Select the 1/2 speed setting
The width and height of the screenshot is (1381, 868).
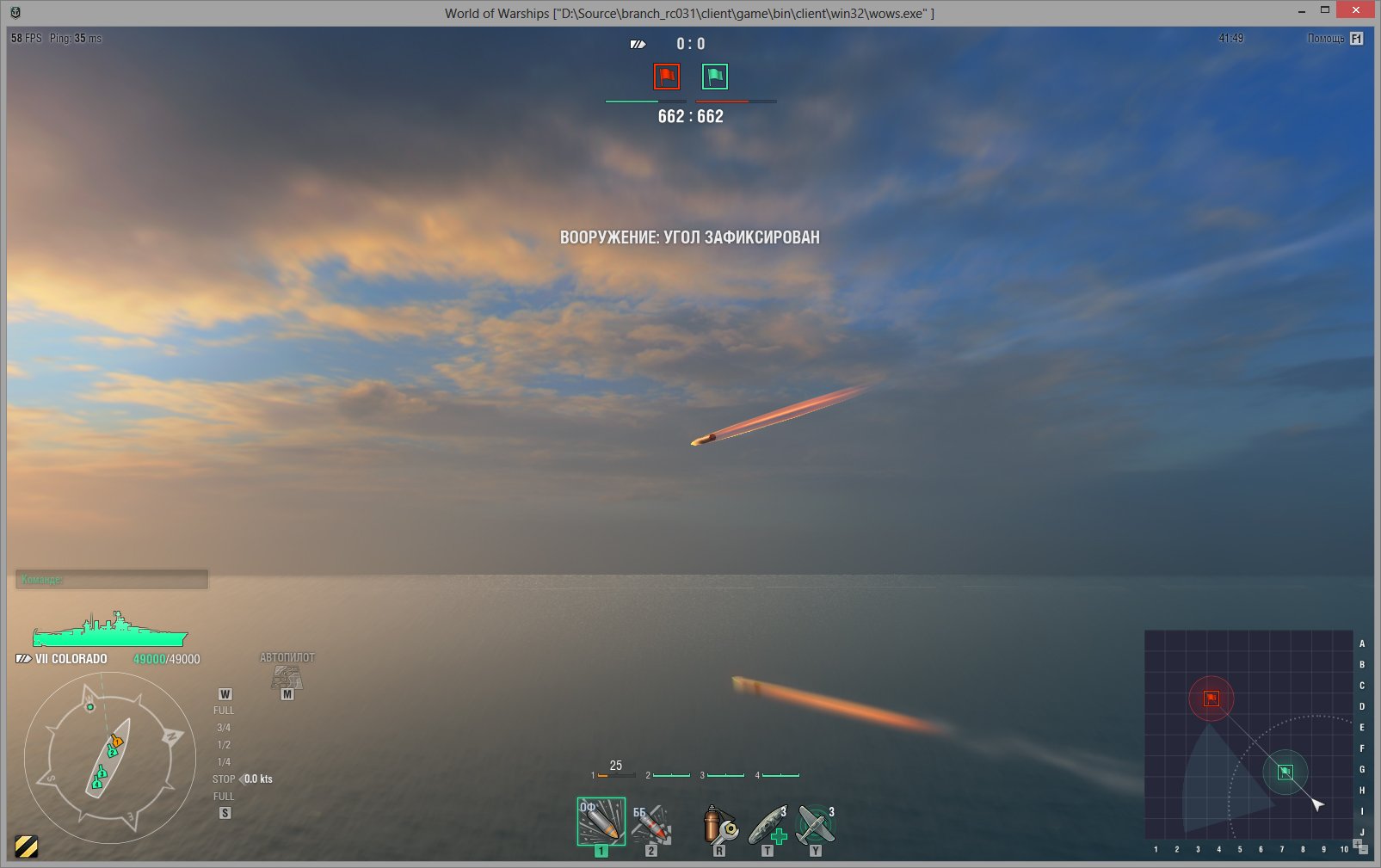click(x=223, y=744)
